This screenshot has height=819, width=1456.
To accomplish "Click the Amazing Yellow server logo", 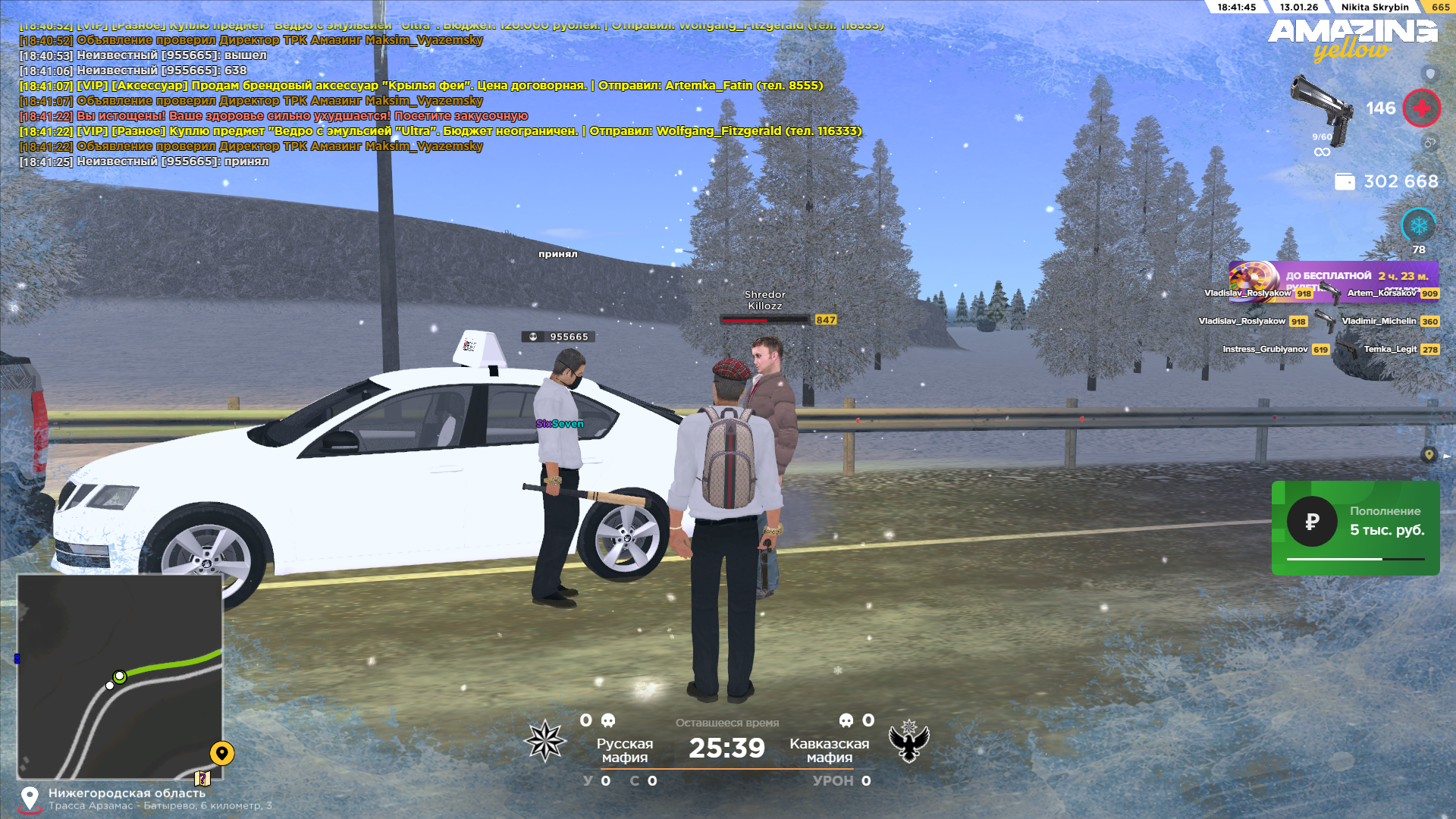I will (x=1353, y=39).
